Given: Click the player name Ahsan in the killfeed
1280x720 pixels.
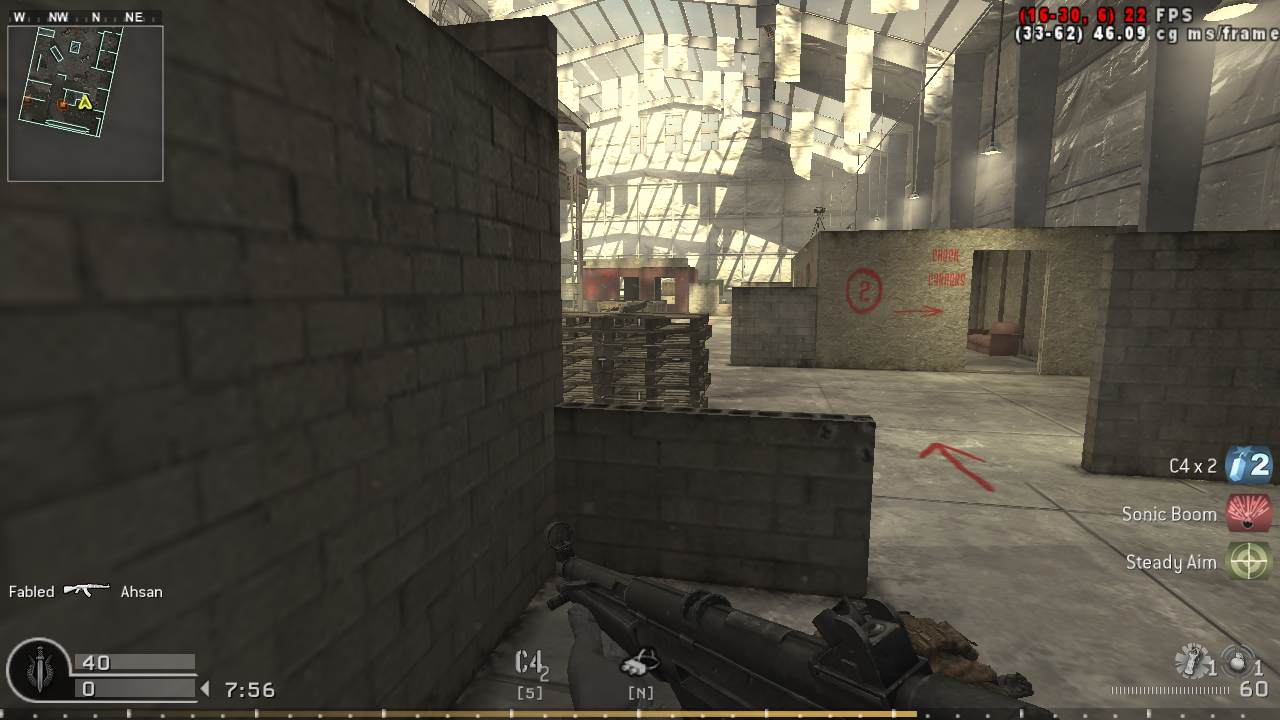Looking at the screenshot, I should [x=140, y=591].
